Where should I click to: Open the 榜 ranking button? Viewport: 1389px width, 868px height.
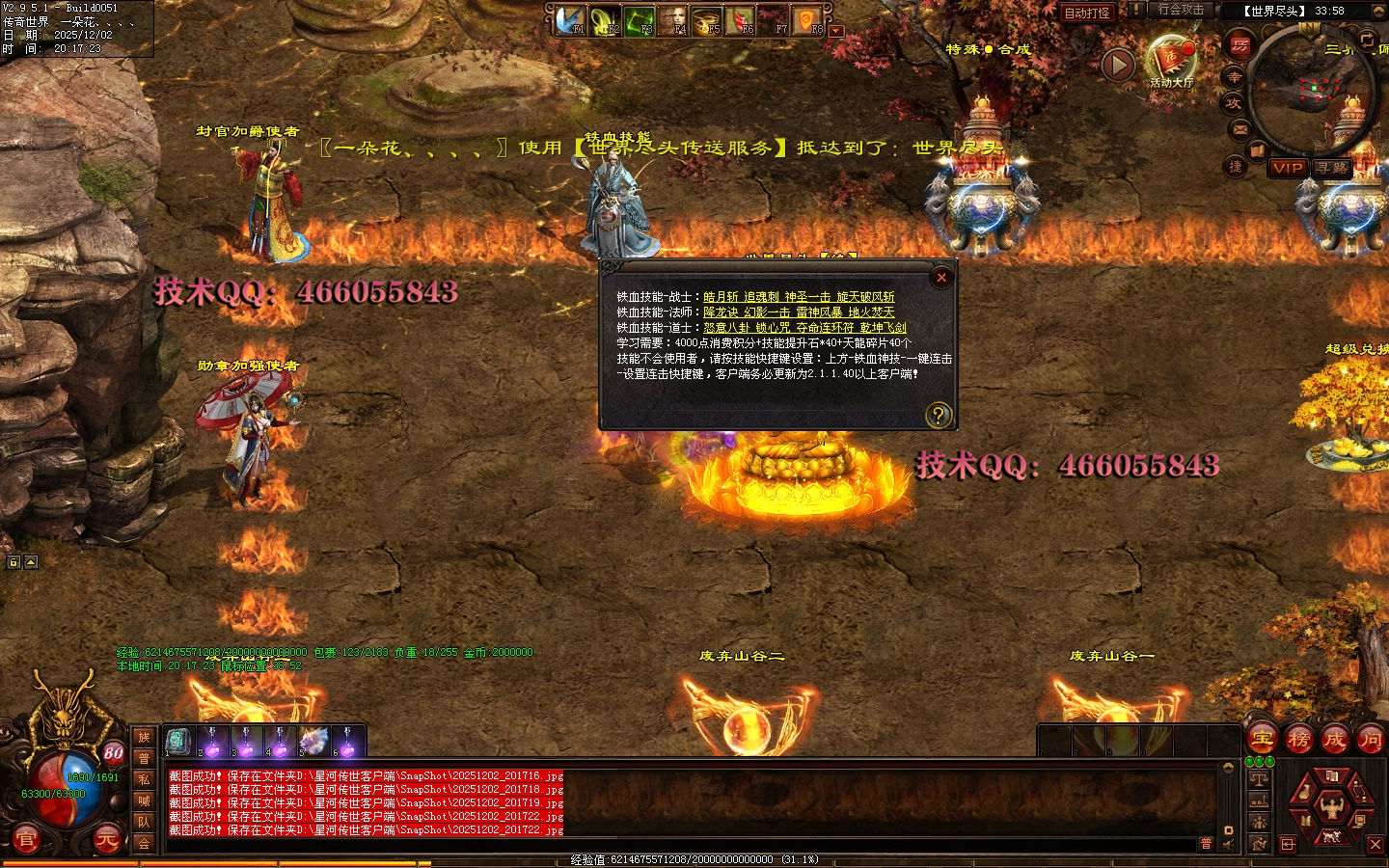(1298, 740)
